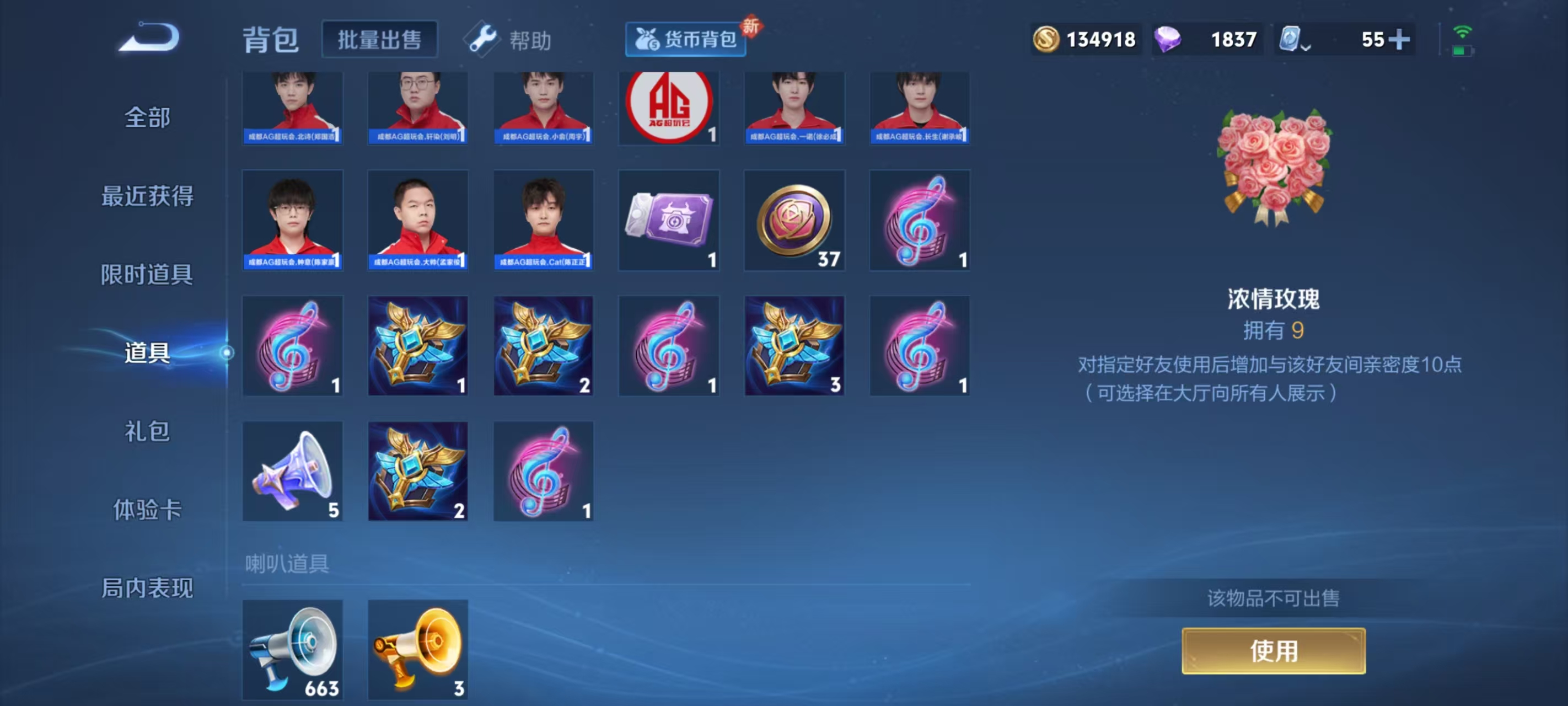Viewport: 1568px width, 706px height.
Task: Add more tickets with the plus button
Action: 1398,40
